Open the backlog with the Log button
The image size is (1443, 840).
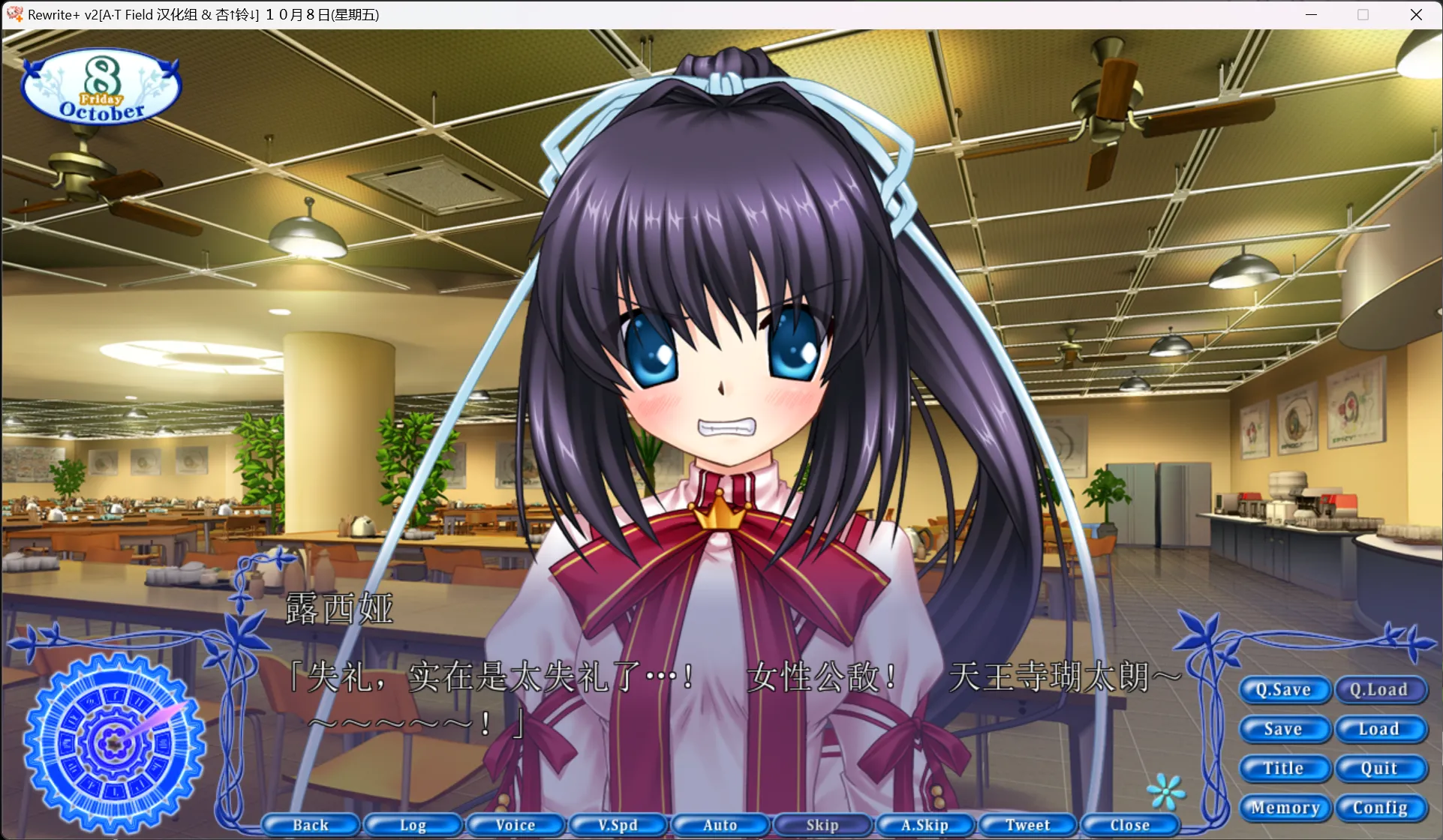coord(413,824)
